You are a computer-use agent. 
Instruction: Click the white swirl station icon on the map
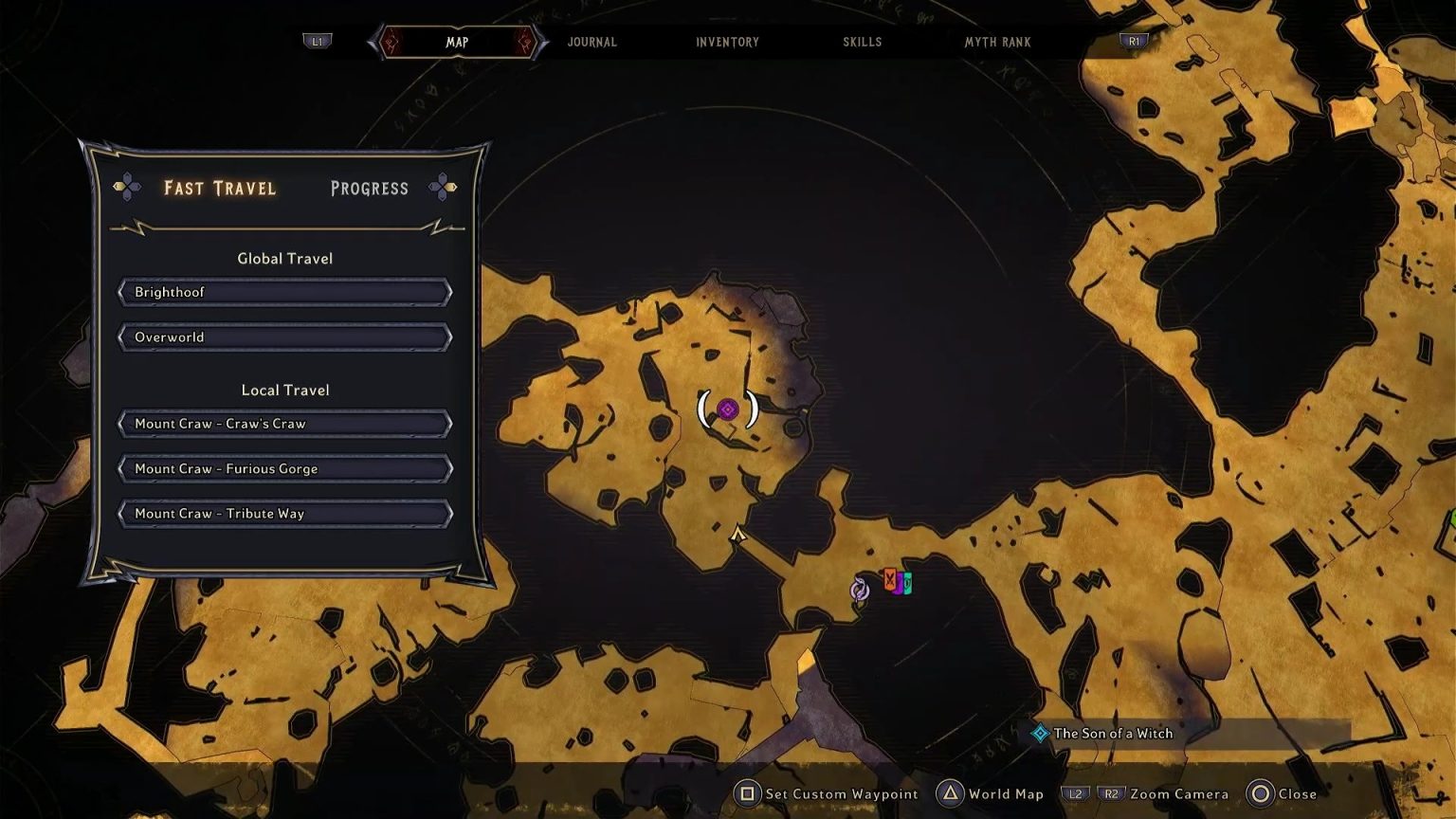(x=859, y=591)
